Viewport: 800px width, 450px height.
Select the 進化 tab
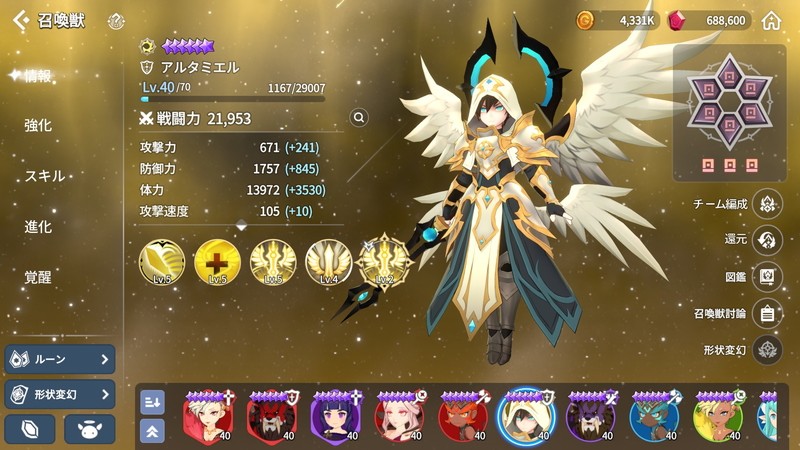[38, 227]
